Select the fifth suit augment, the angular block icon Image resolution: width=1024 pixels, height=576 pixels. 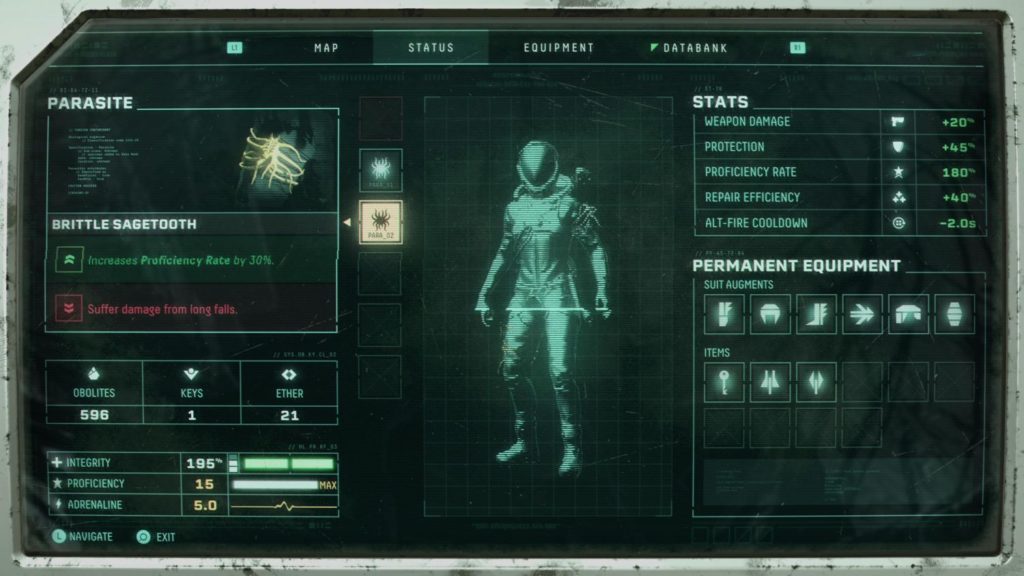[x=908, y=314]
